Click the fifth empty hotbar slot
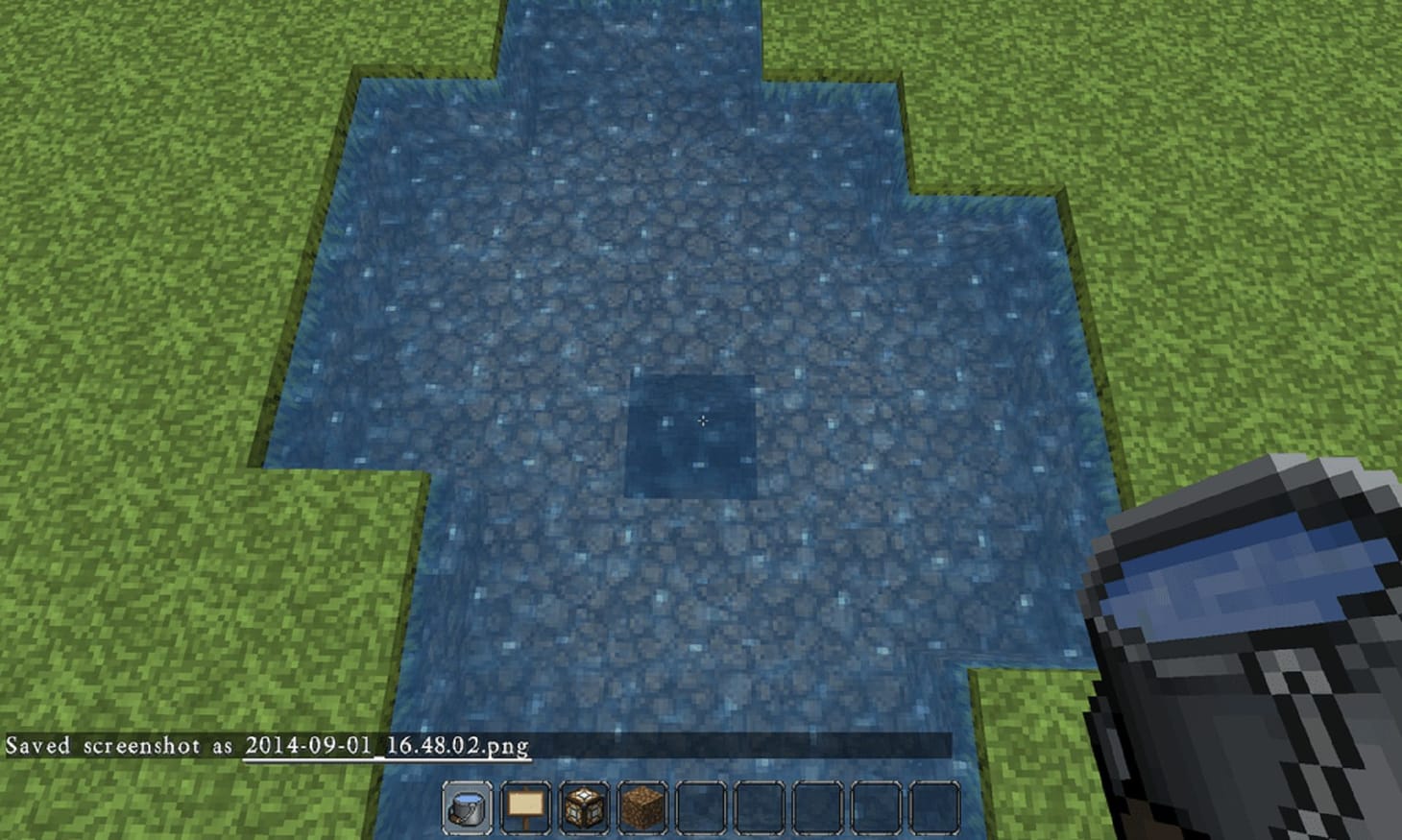The width and height of the screenshot is (1402, 840). coord(701,806)
